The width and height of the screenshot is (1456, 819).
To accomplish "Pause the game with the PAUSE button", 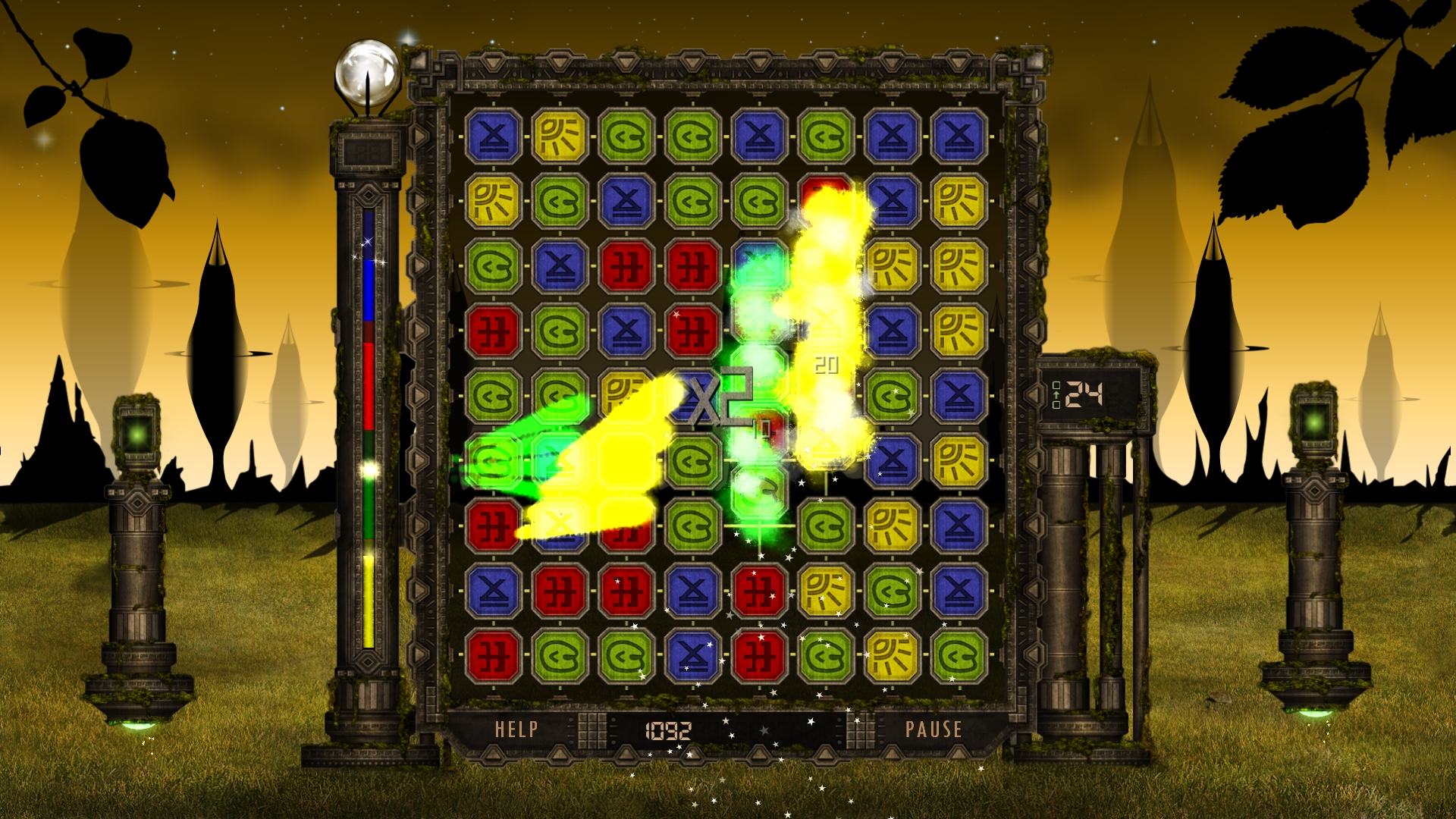I will [x=934, y=730].
